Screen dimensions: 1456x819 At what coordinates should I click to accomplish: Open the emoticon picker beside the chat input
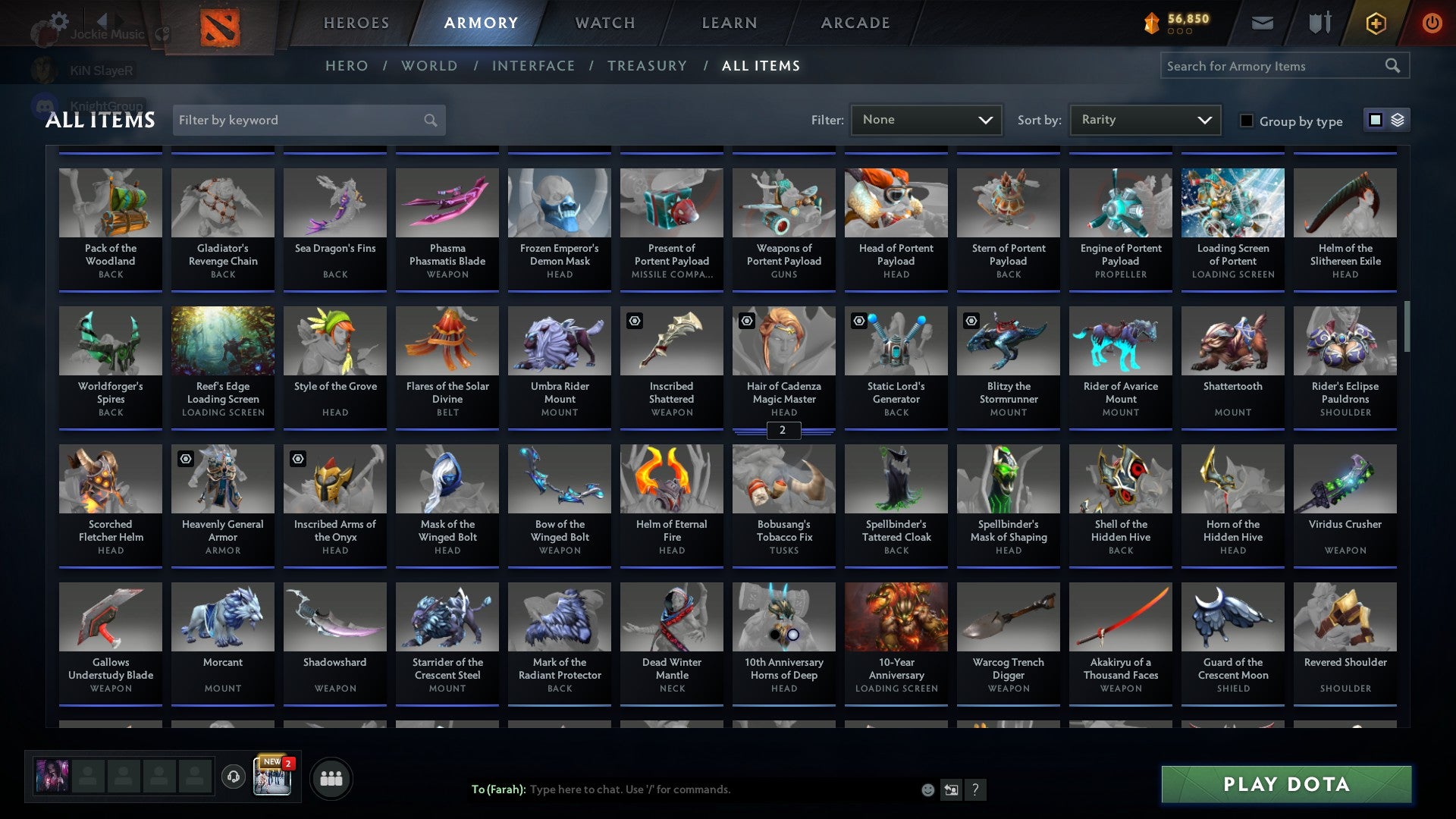tap(927, 789)
